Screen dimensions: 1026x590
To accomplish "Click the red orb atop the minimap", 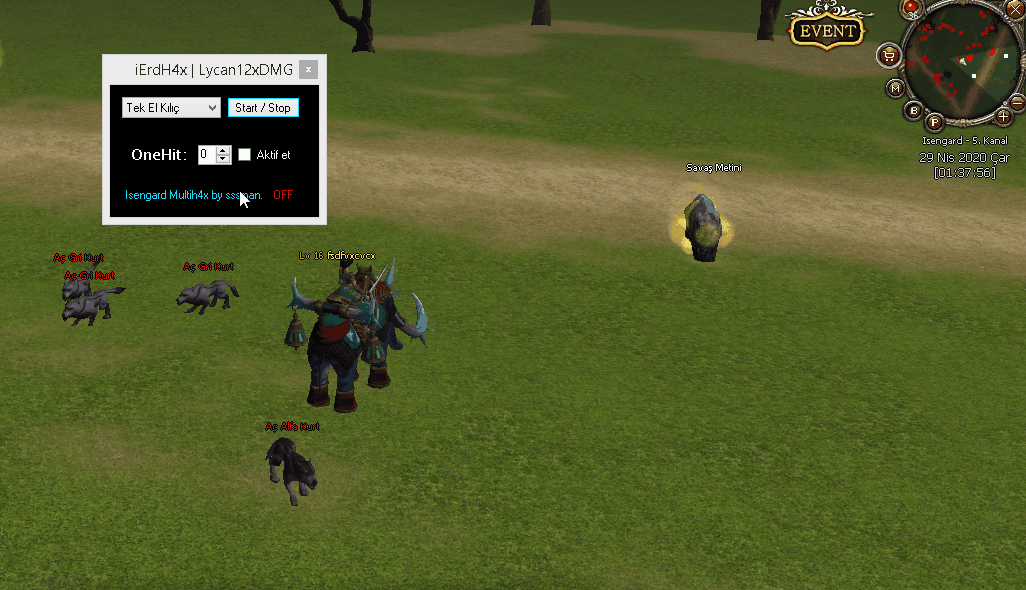I will tap(912, 7).
